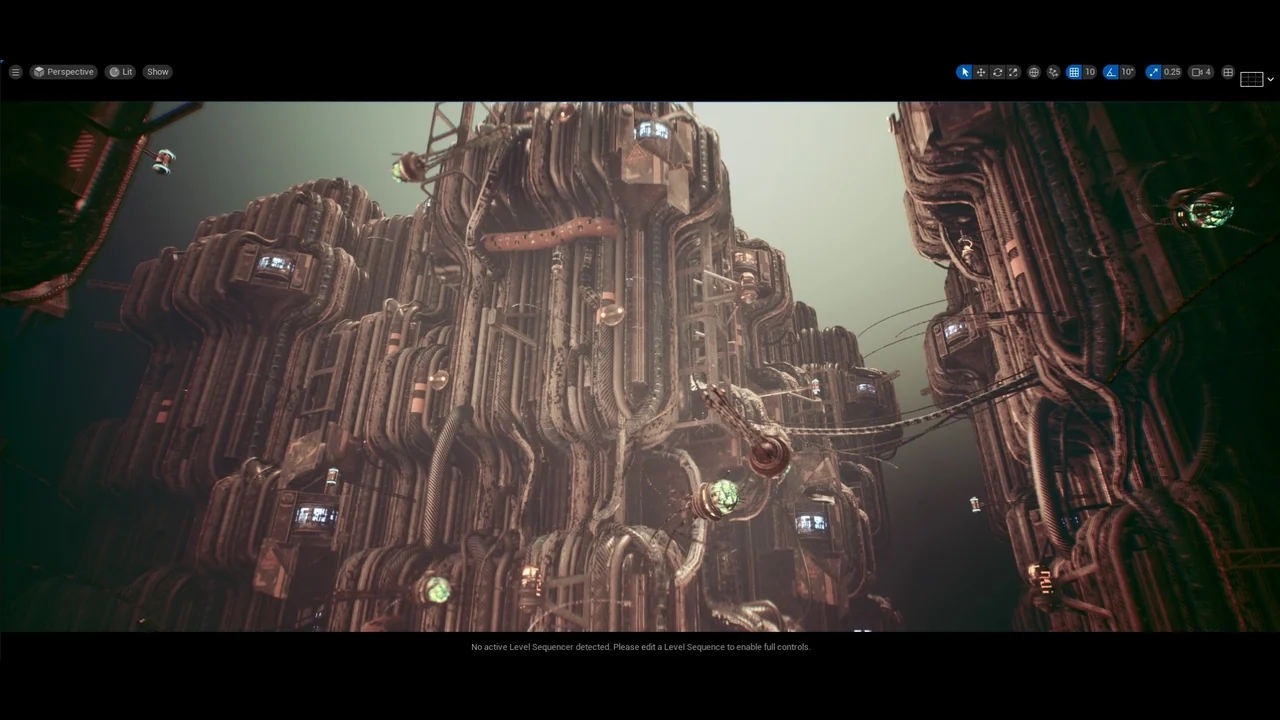Open the viewport options hamburger menu
The height and width of the screenshot is (720, 1280).
(16, 71)
